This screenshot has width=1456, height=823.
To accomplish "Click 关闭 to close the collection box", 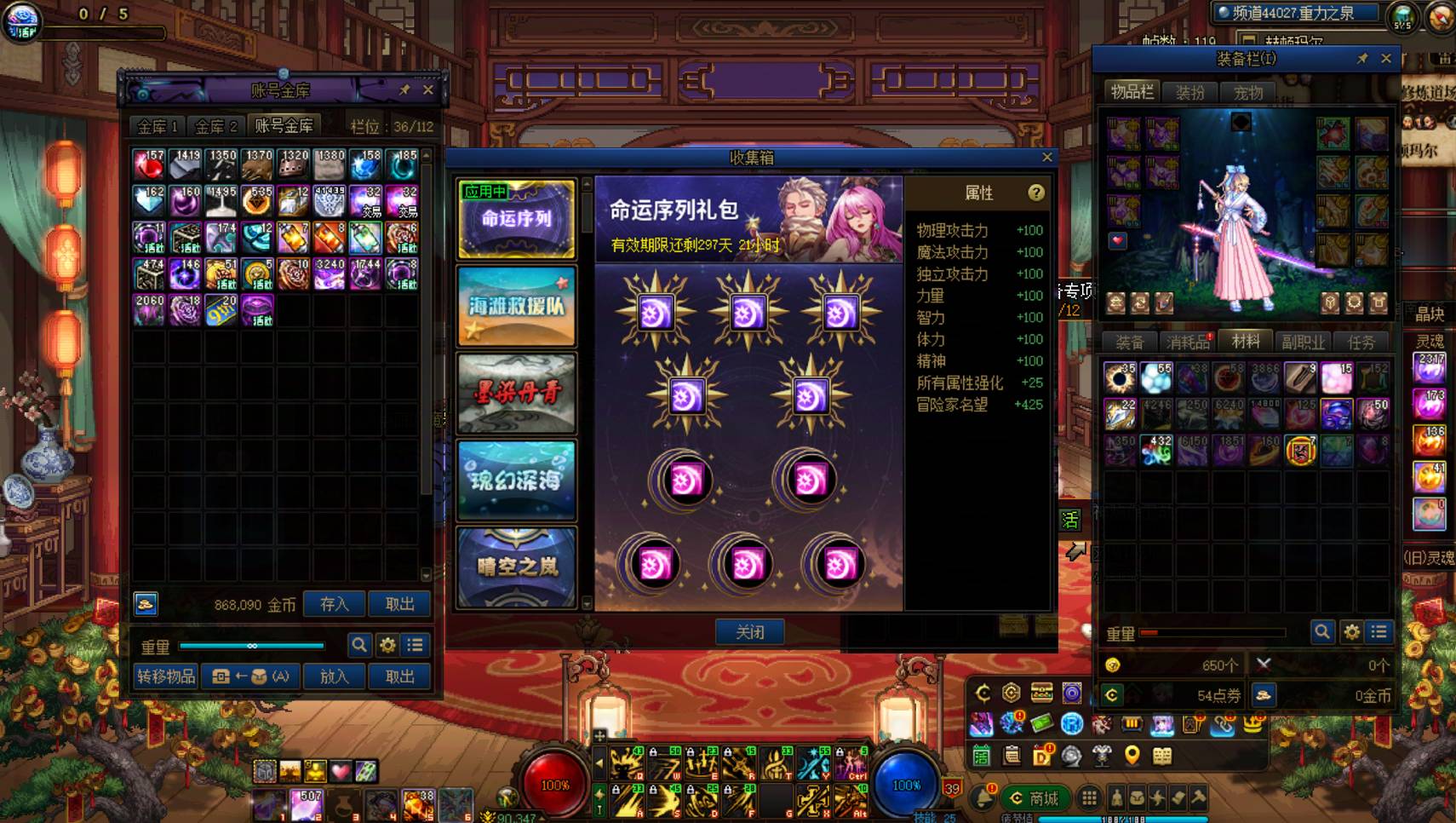I will click(x=750, y=630).
